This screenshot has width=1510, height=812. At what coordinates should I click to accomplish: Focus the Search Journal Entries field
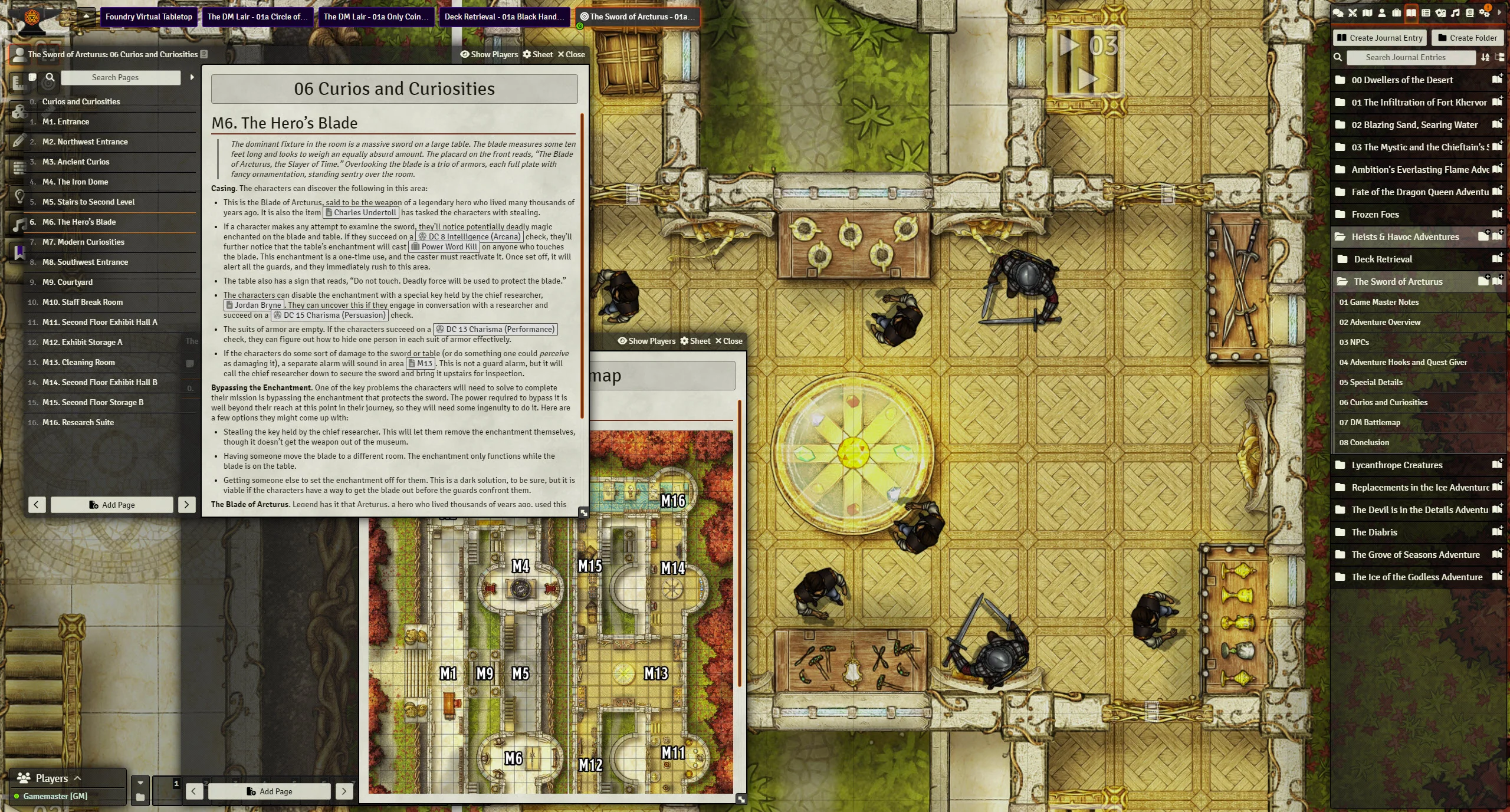(1405, 57)
